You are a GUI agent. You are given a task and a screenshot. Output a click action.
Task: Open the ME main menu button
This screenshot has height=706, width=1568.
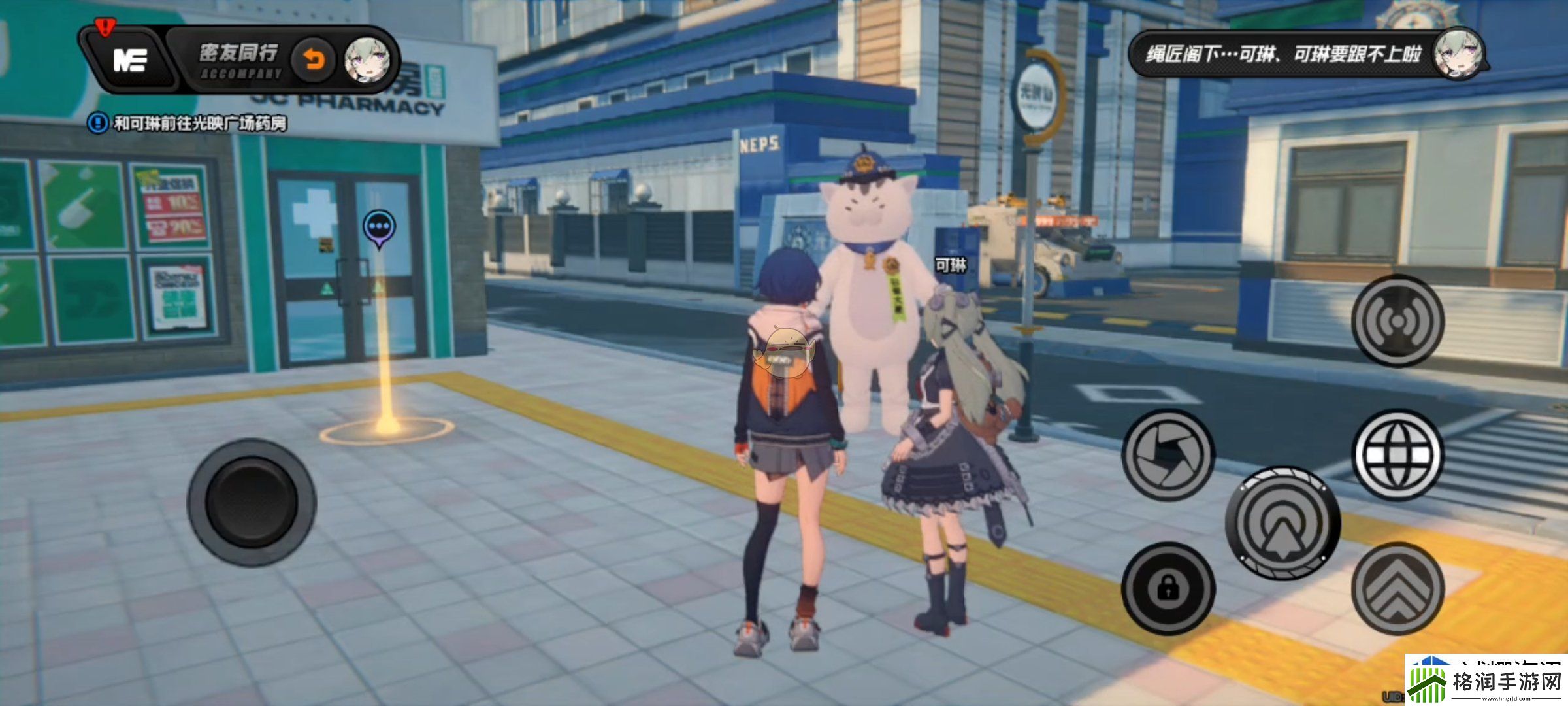(129, 60)
